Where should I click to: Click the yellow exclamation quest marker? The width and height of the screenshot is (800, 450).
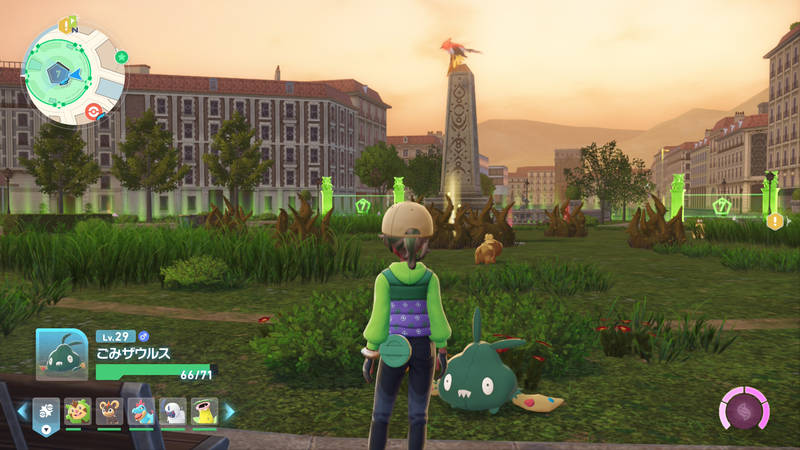click(775, 221)
